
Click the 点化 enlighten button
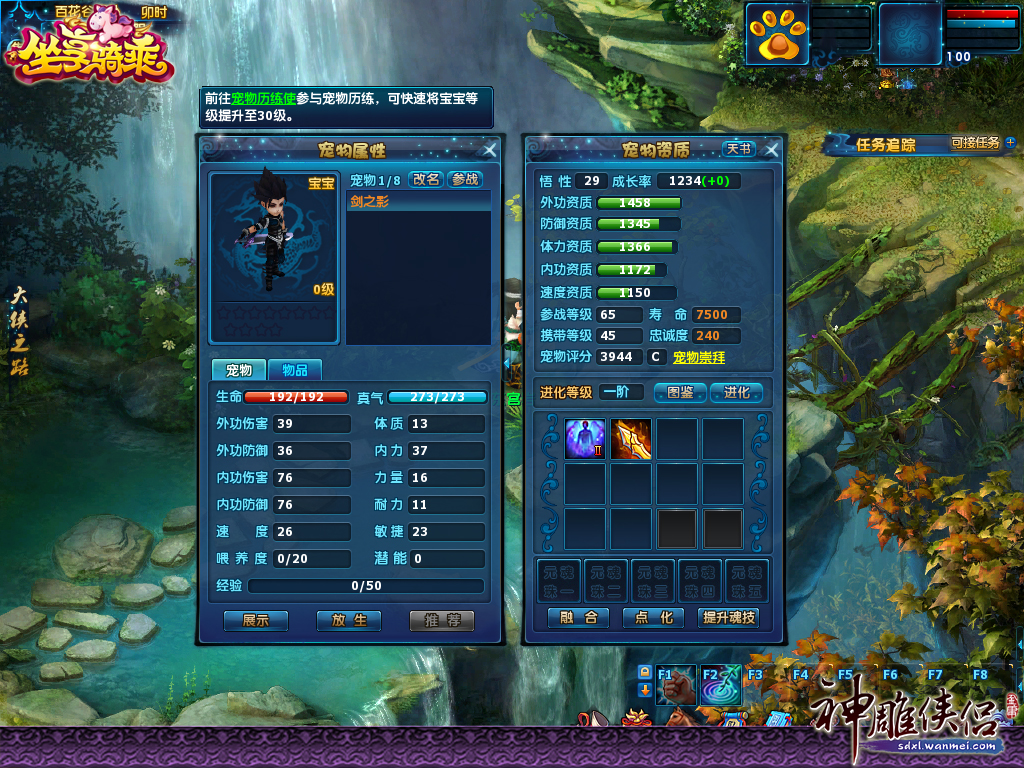pyautogui.click(x=653, y=618)
